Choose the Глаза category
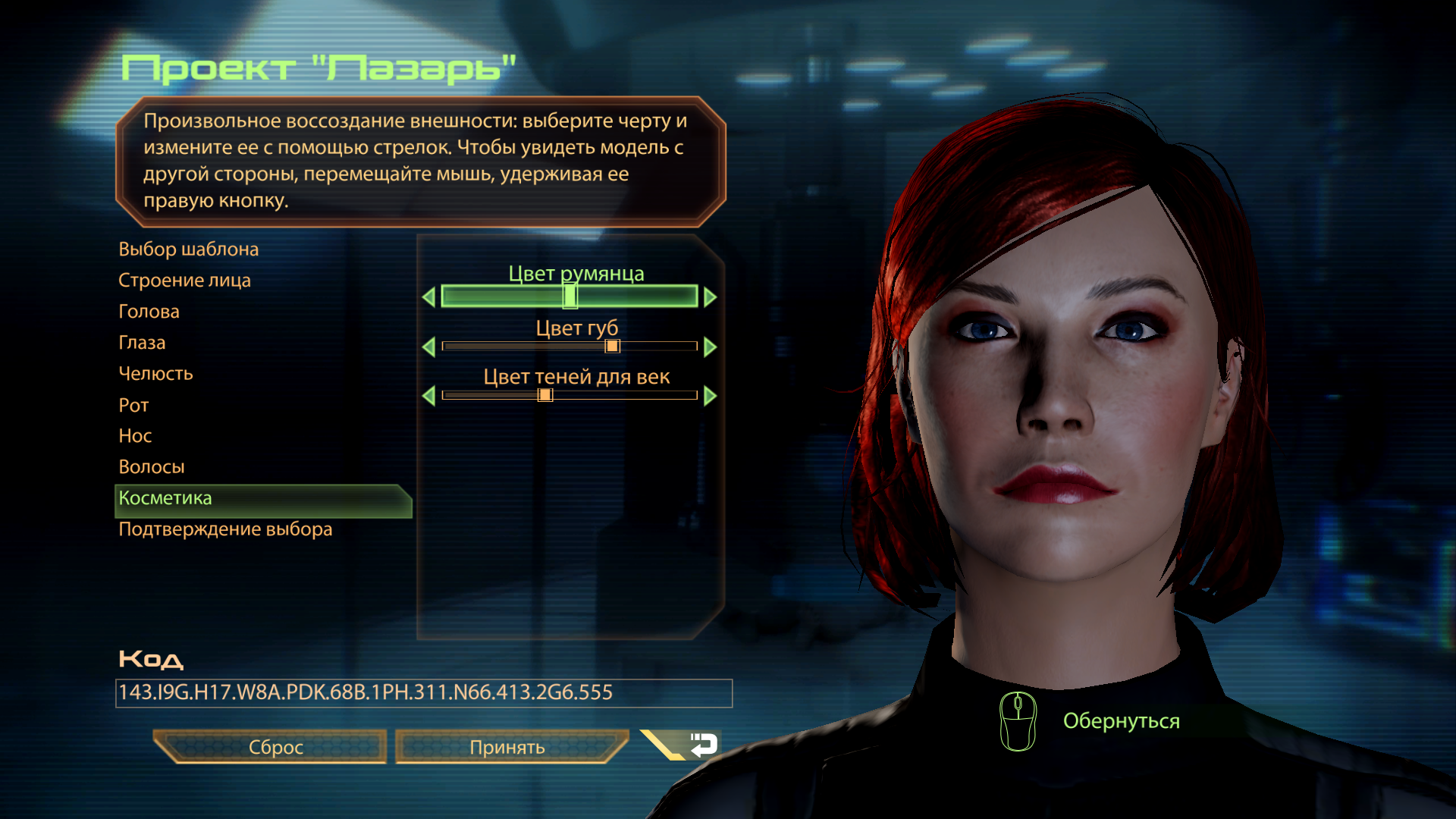Screen dimensions: 1456x819 pos(142,343)
